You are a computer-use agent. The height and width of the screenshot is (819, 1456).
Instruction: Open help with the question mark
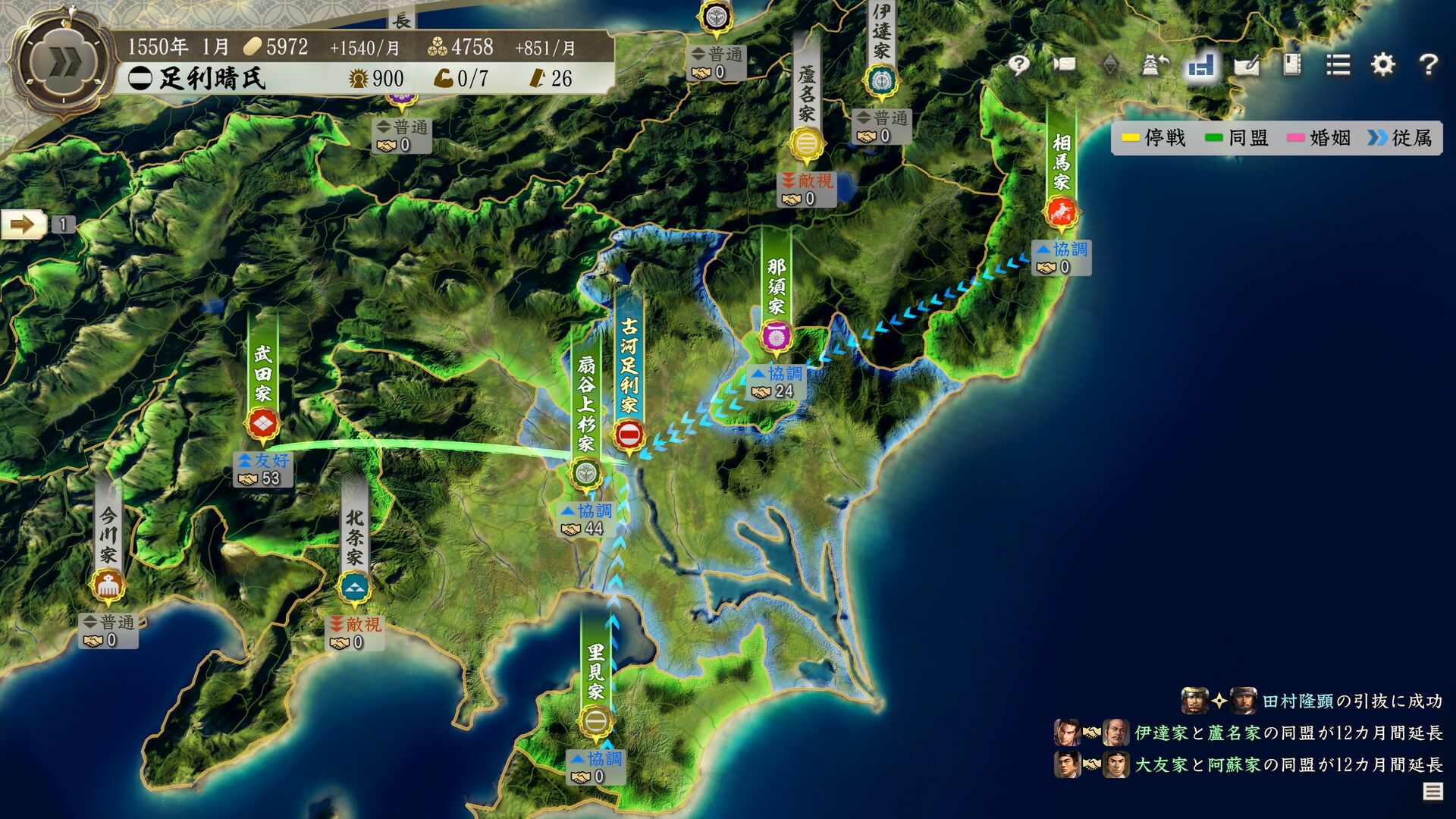[1428, 64]
